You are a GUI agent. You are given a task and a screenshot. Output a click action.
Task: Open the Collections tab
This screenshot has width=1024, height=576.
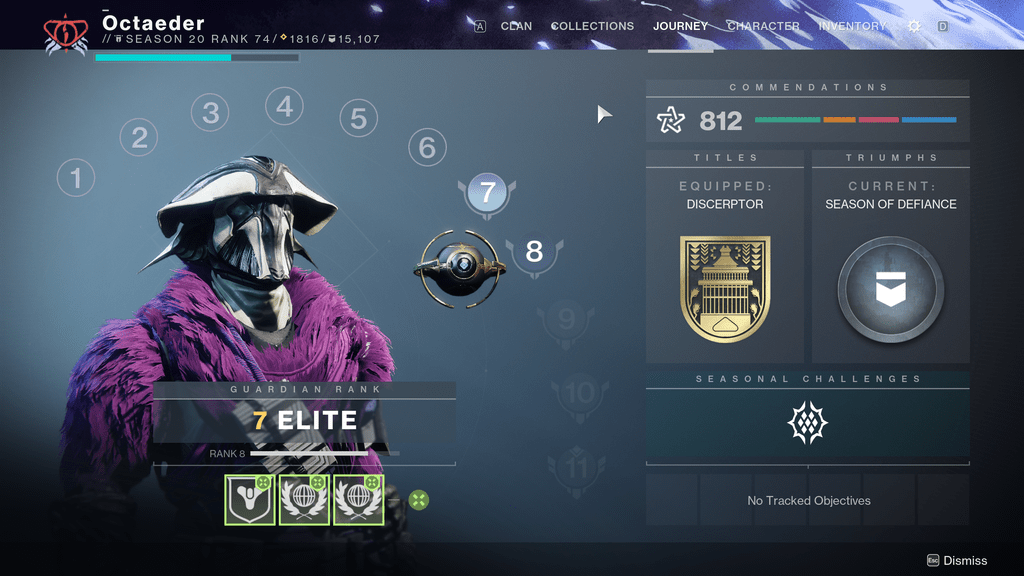[592, 26]
